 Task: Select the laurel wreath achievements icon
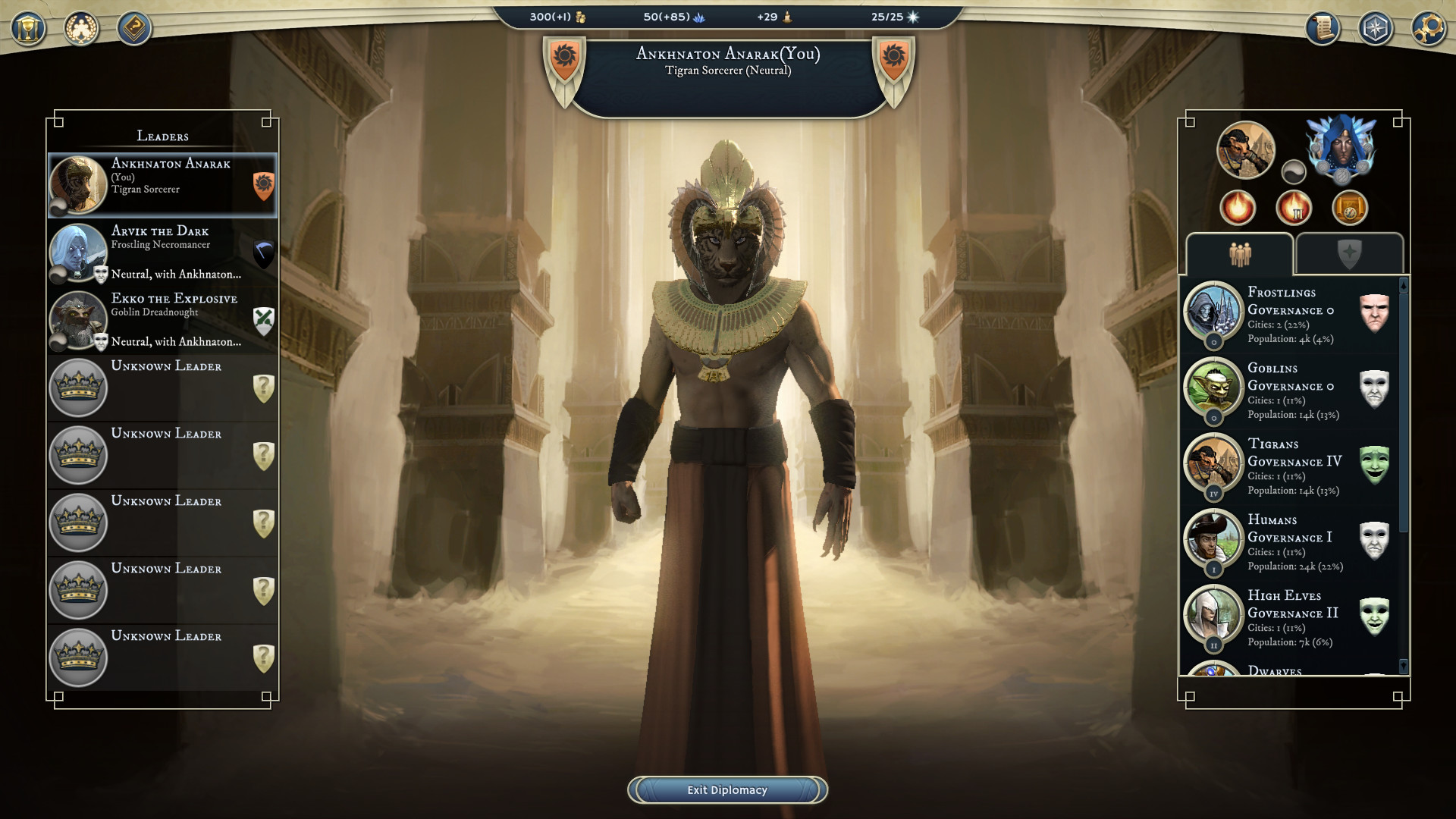coord(80,30)
